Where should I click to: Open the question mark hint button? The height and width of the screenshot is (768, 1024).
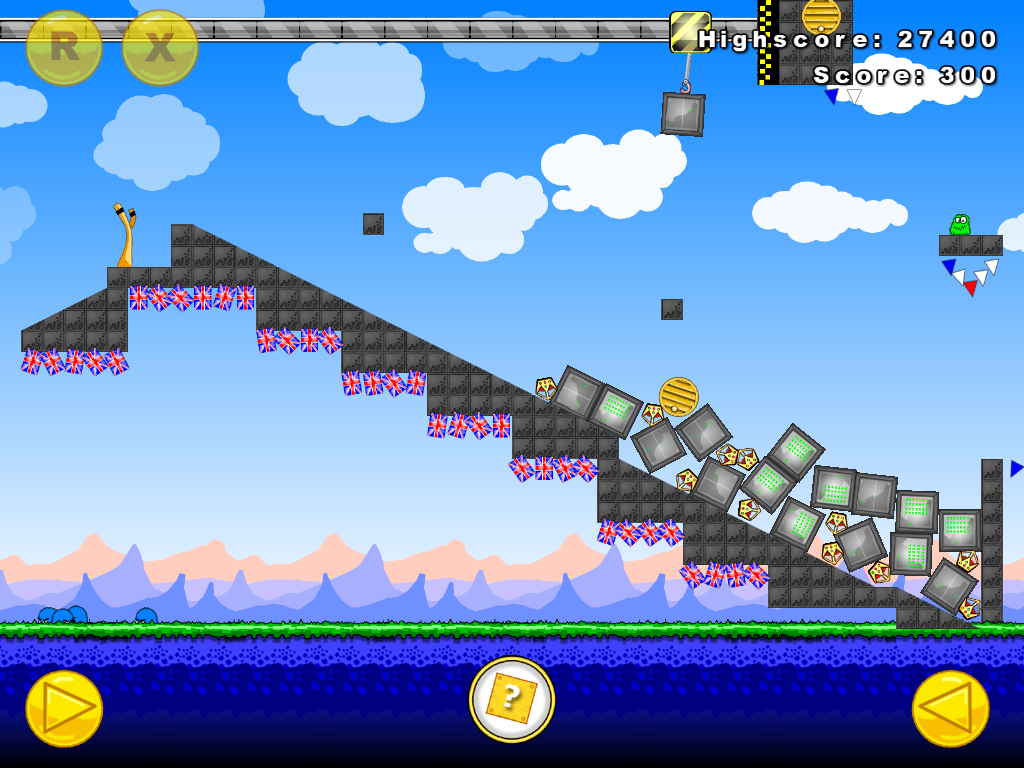(x=511, y=699)
